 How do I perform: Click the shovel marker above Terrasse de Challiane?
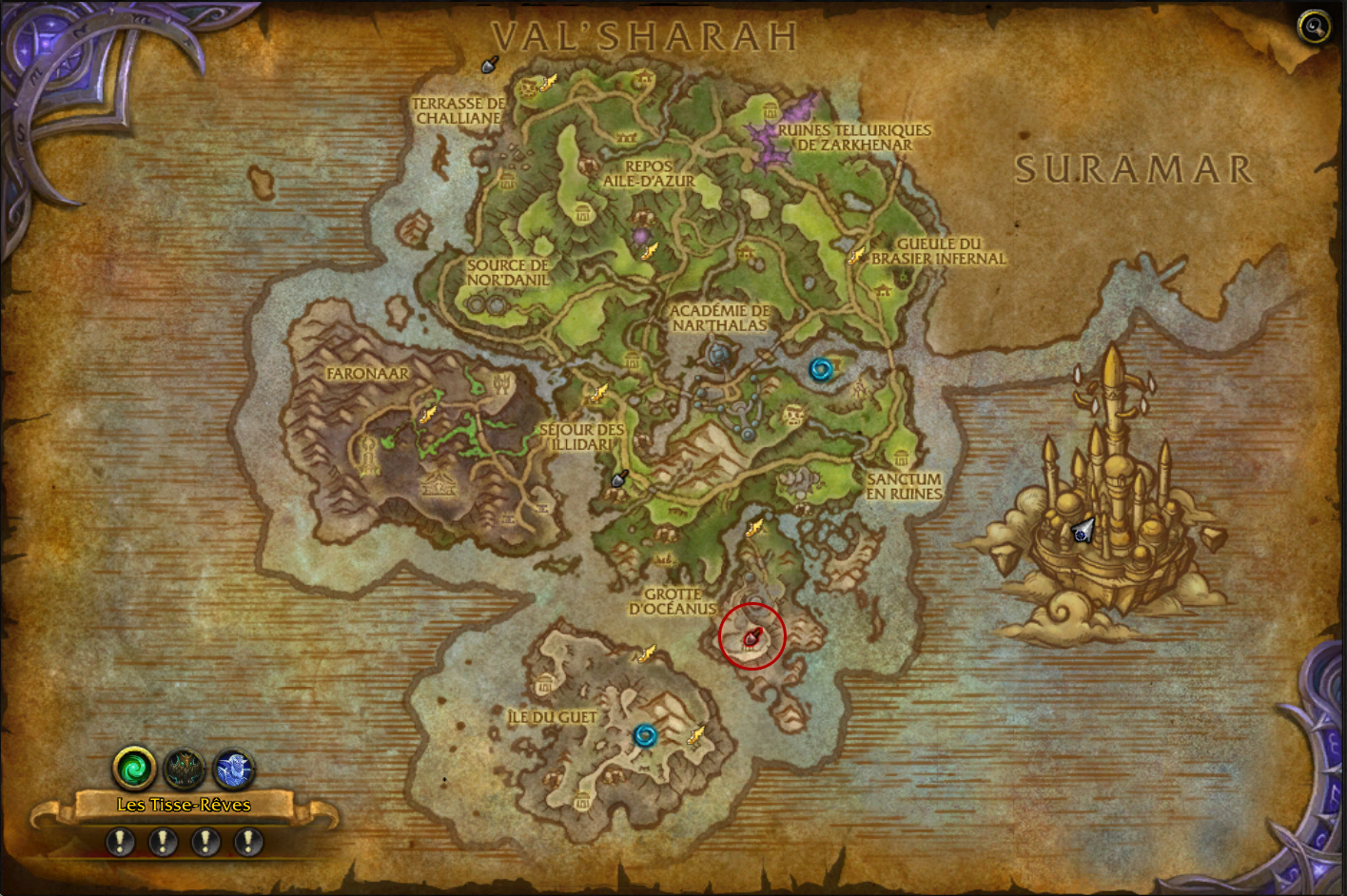coord(490,65)
